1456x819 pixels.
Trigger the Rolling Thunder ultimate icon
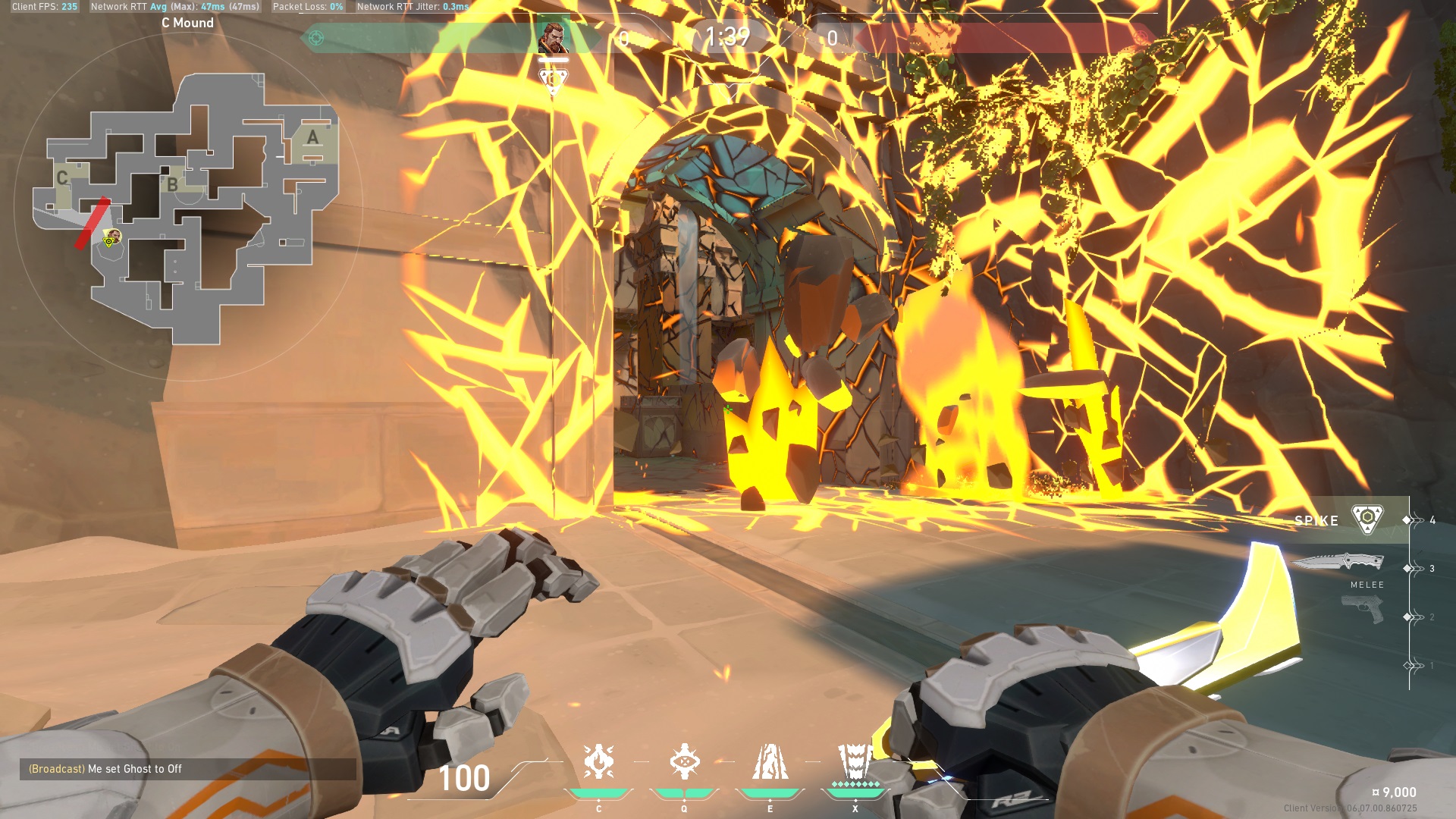(855, 762)
